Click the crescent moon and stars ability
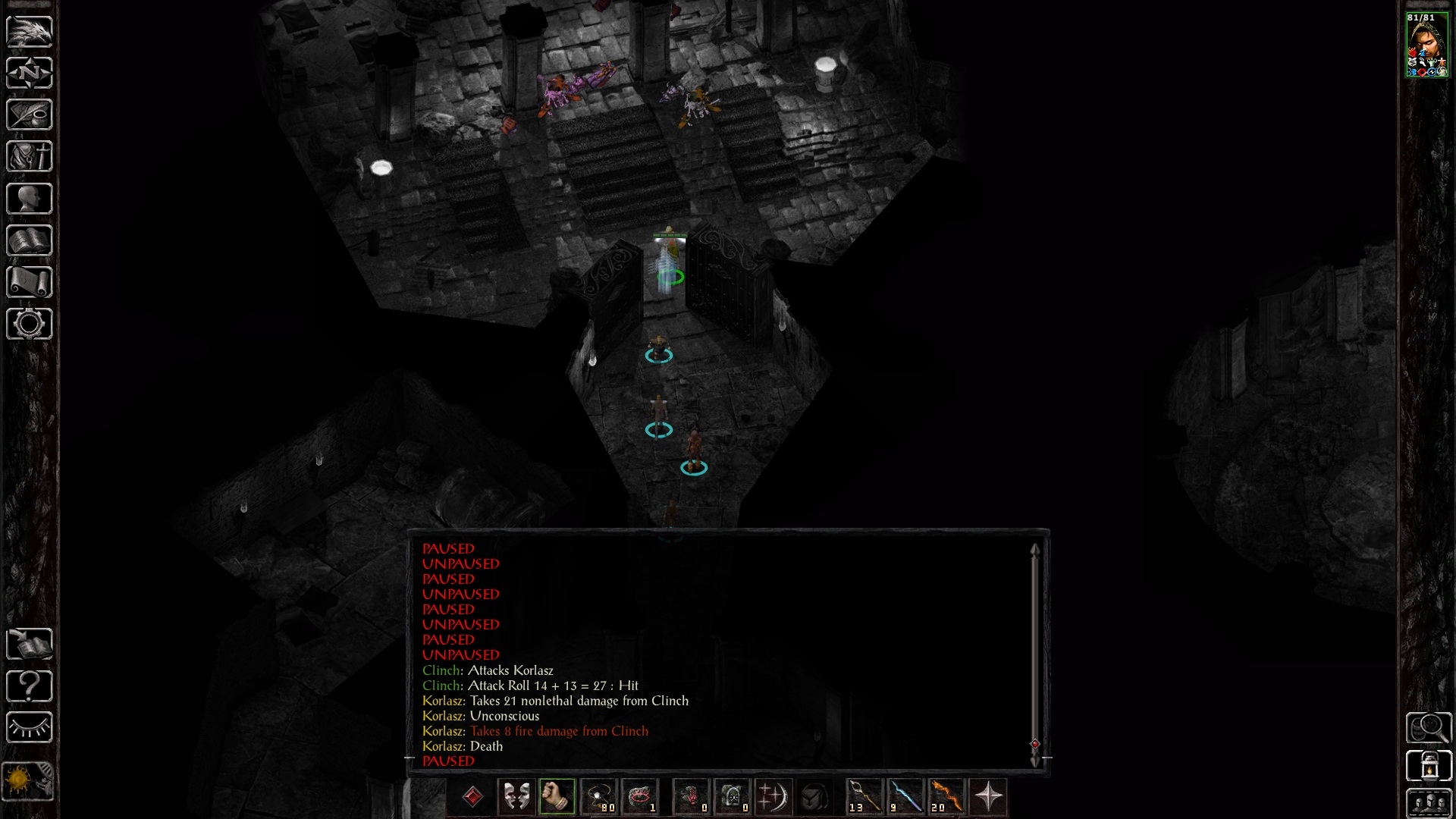The width and height of the screenshot is (1456, 819). 772,796
